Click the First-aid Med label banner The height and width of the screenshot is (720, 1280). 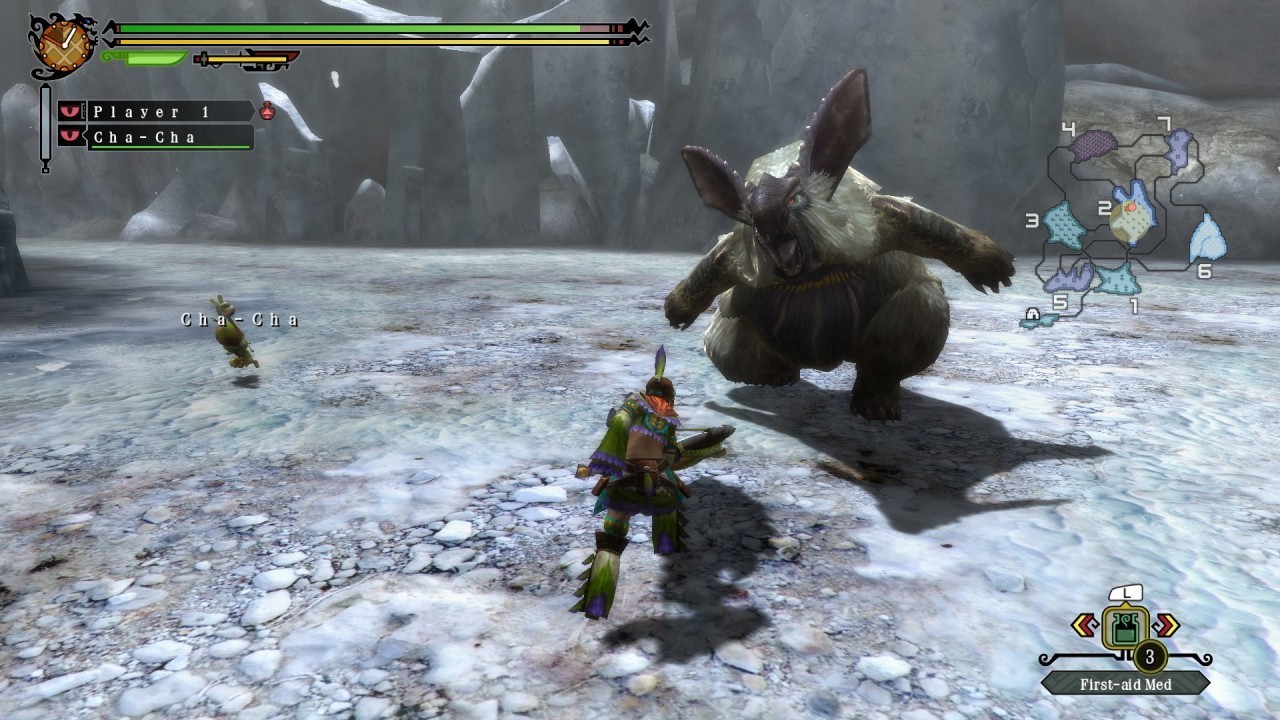[1125, 684]
